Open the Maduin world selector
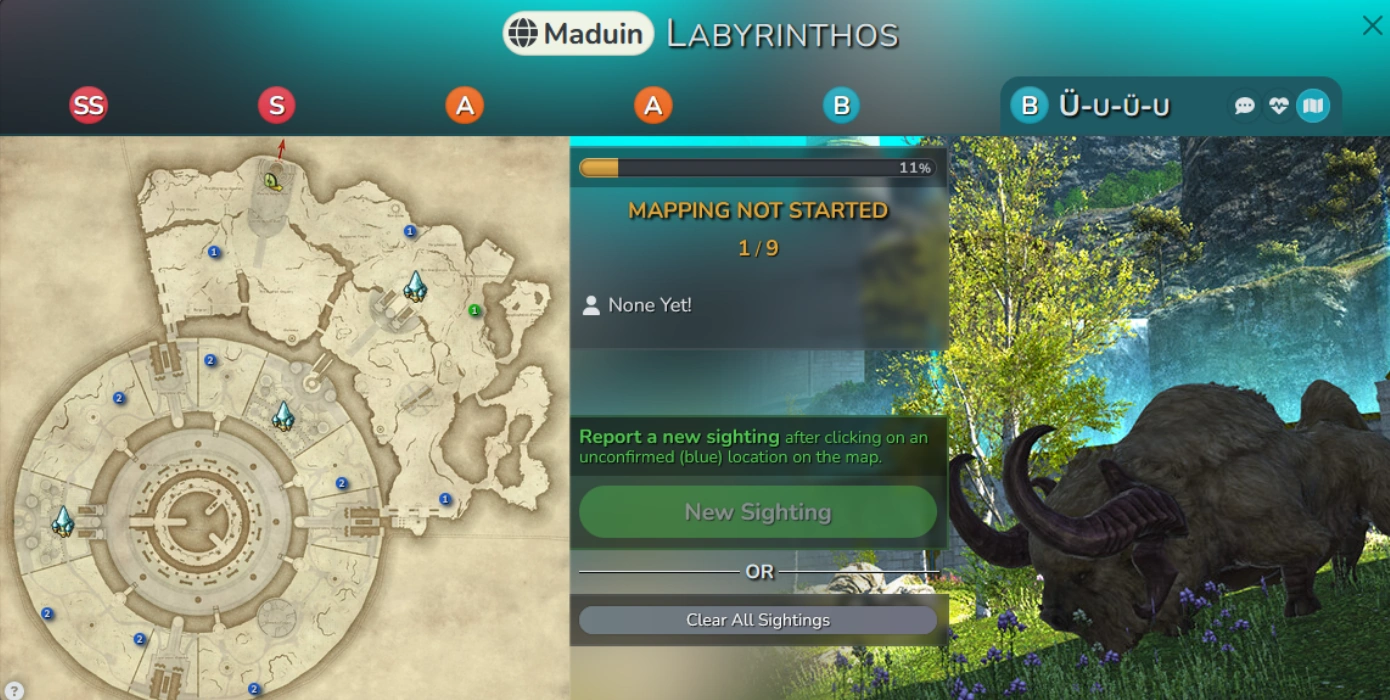This screenshot has height=700, width=1390. (x=578, y=34)
